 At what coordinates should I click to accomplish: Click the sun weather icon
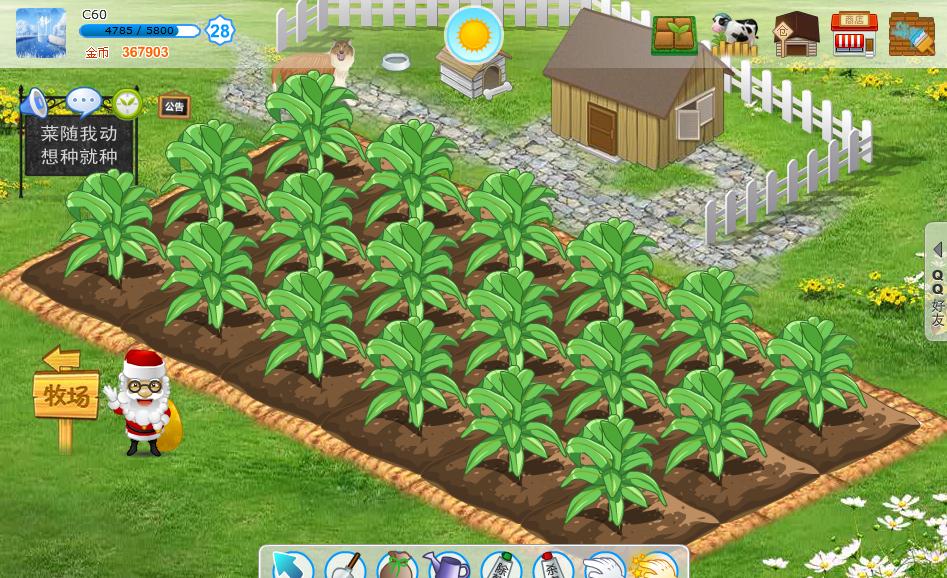[473, 35]
